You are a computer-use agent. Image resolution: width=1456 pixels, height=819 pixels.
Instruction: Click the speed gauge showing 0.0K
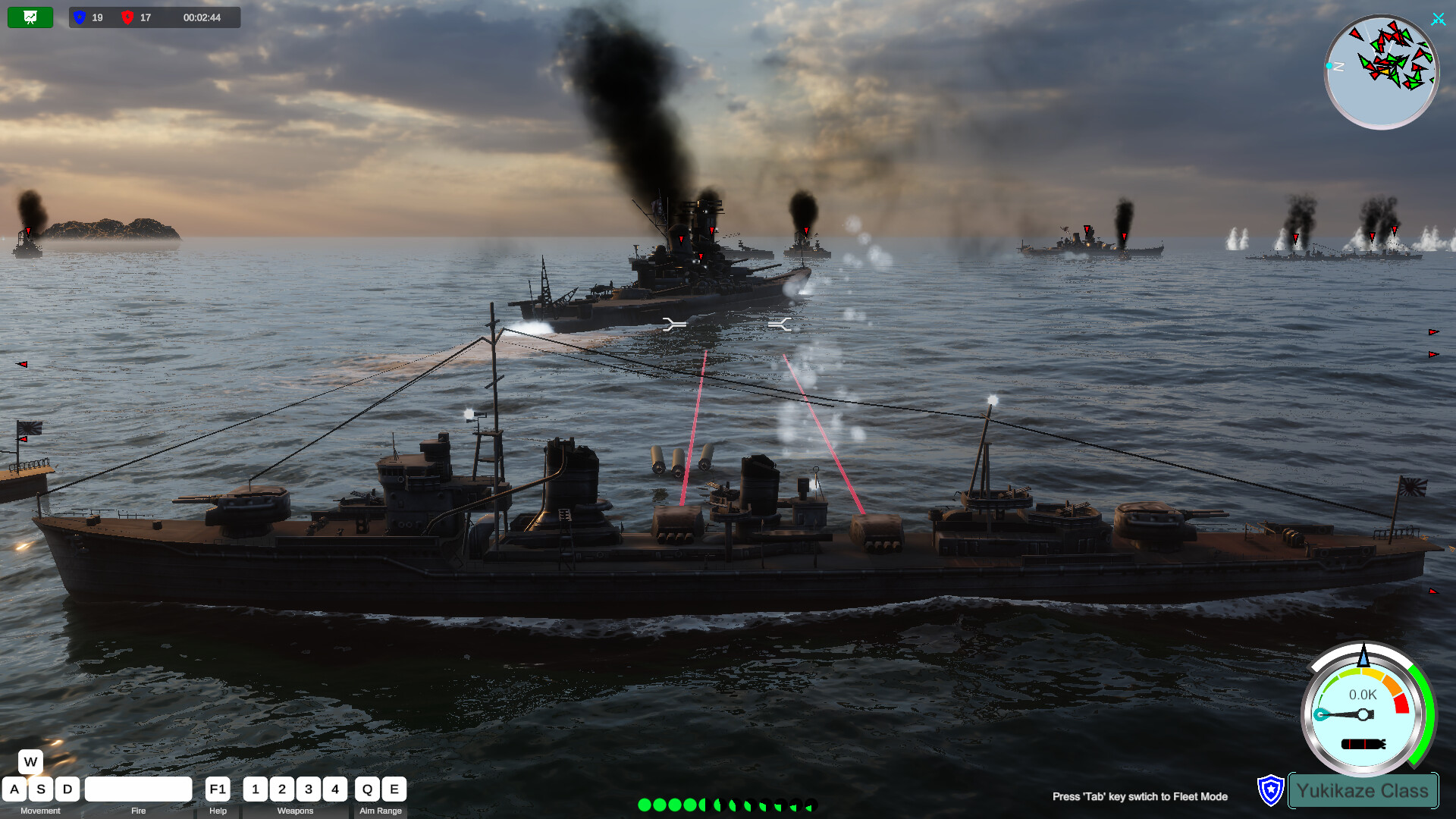(x=1363, y=713)
